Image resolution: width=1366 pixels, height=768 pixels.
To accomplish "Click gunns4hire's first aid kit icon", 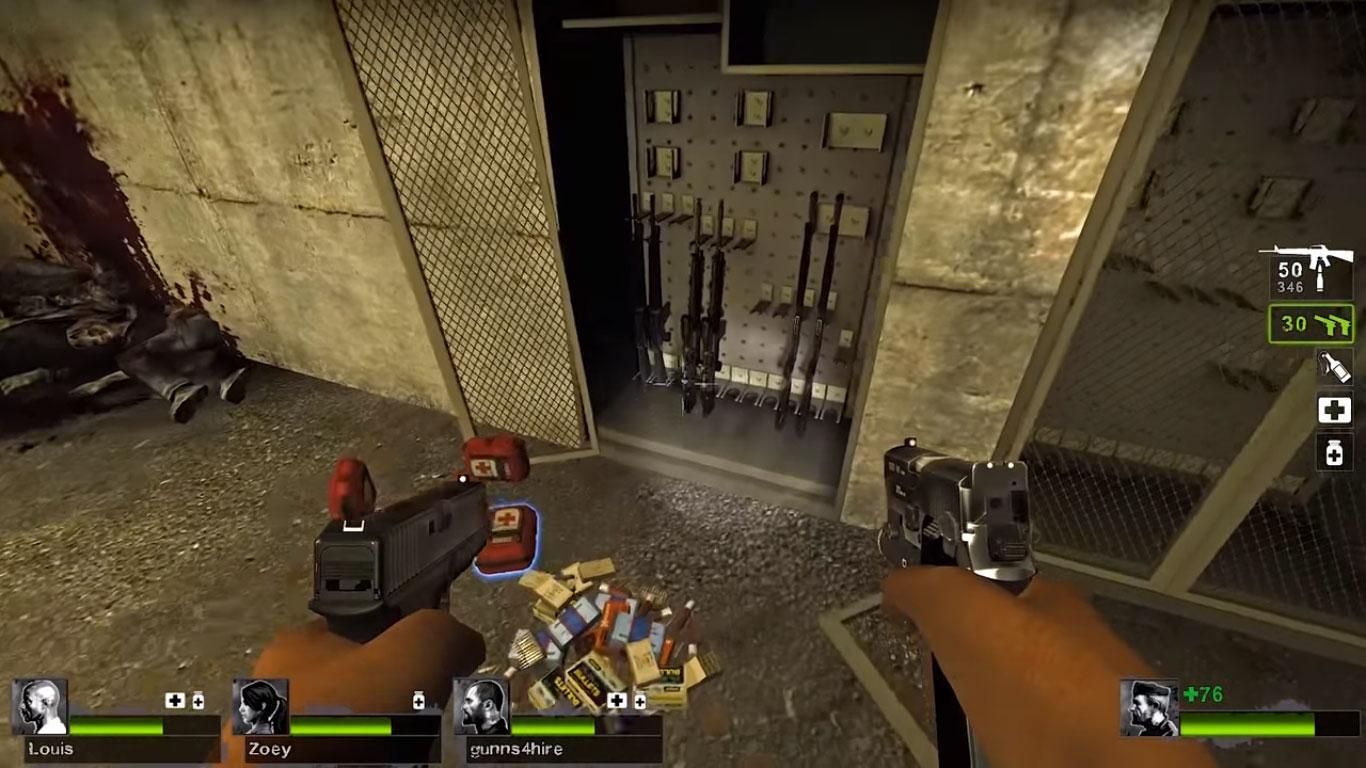I will click(615, 699).
